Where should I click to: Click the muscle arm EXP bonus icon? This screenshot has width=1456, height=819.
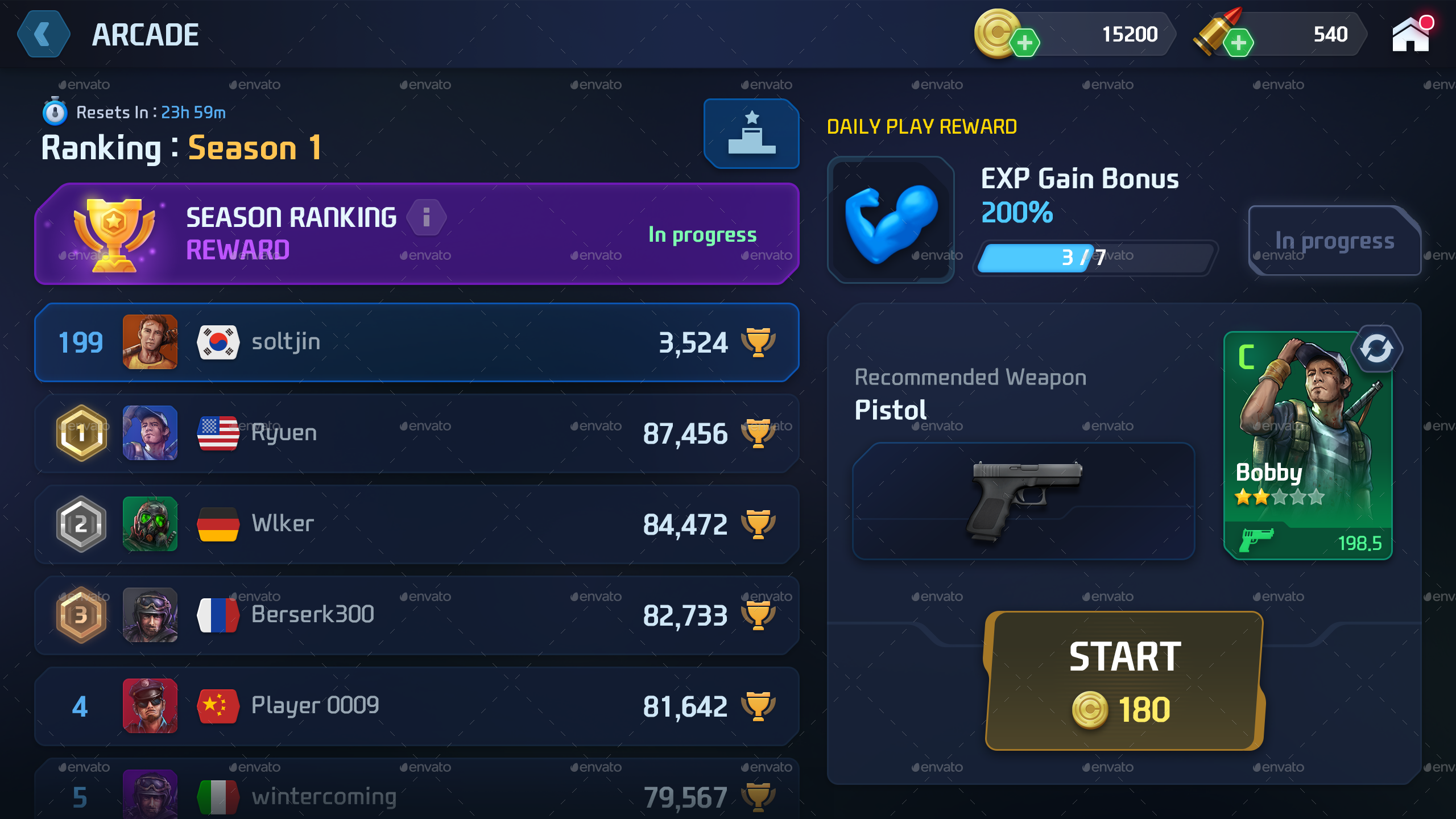[891, 219]
